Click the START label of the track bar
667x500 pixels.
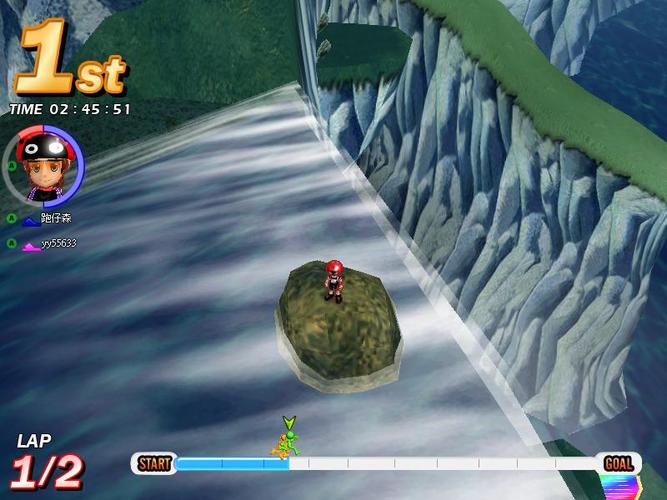pos(154,464)
